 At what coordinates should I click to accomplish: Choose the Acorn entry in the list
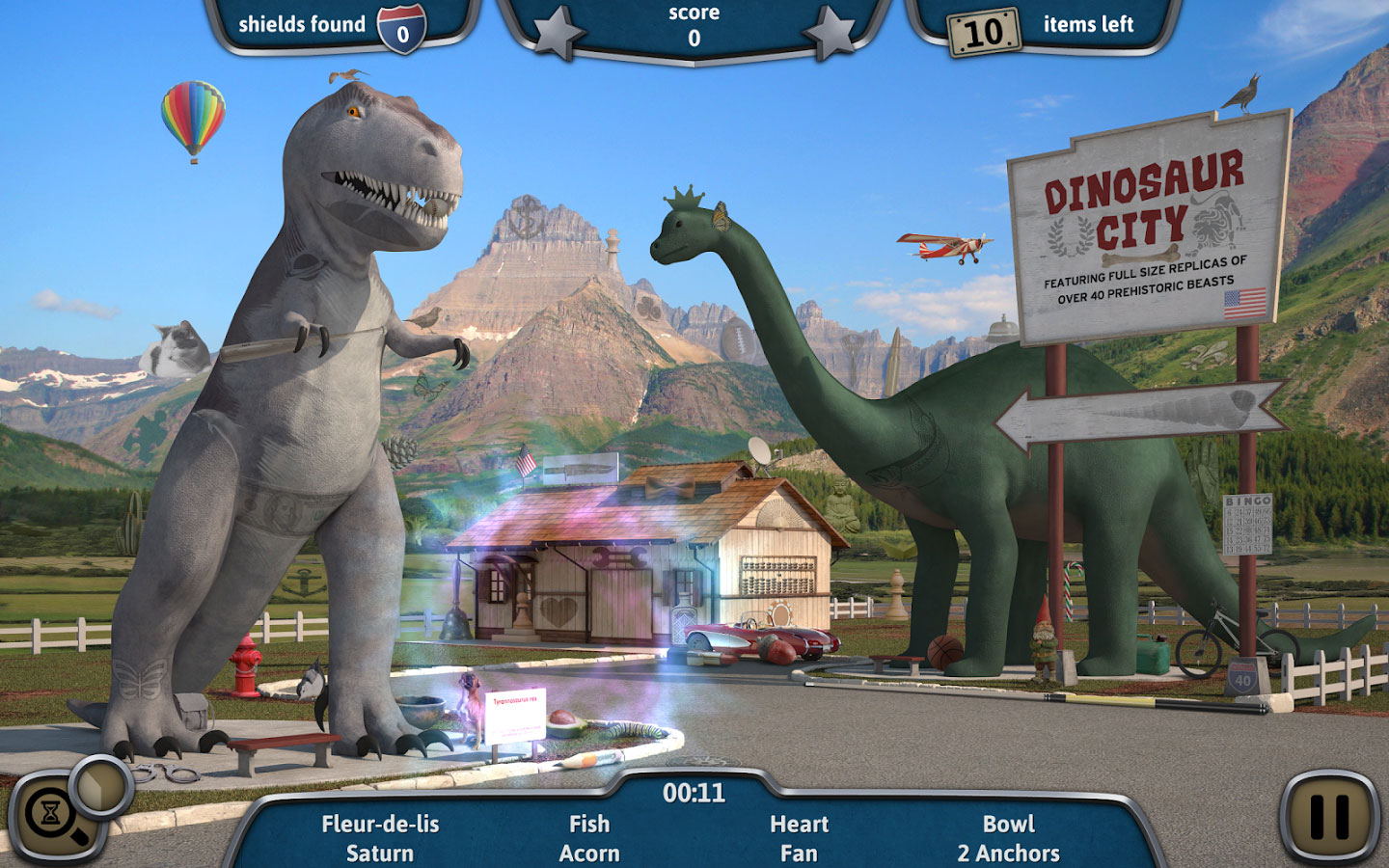(589, 853)
